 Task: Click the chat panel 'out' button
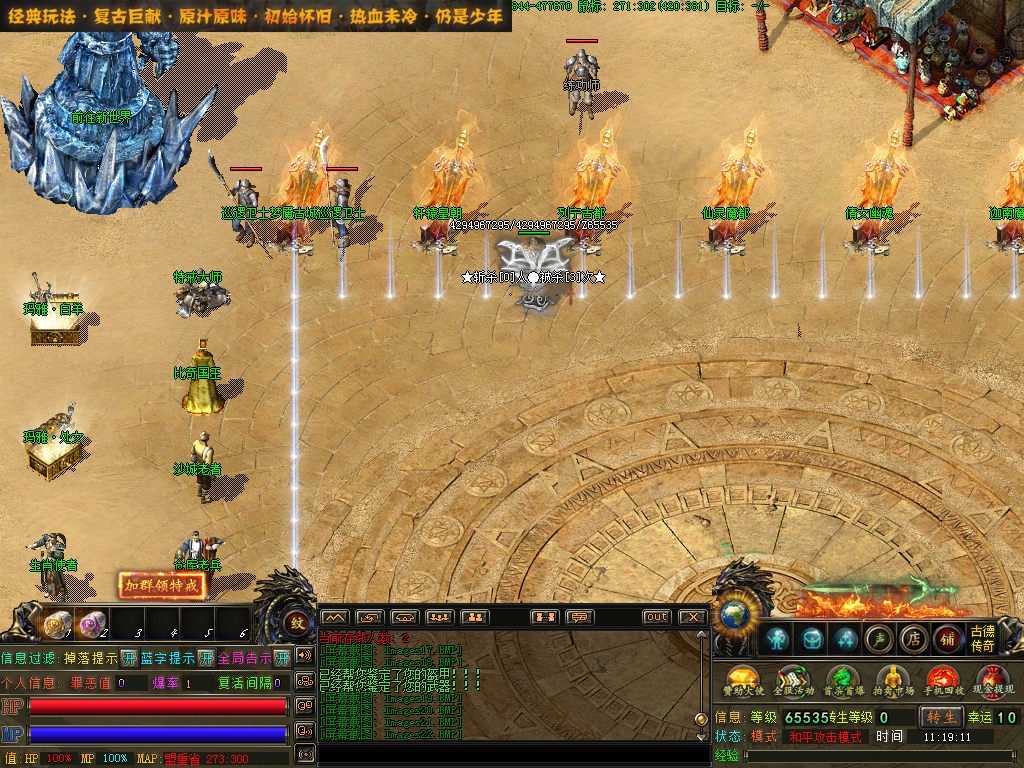pyautogui.click(x=656, y=617)
